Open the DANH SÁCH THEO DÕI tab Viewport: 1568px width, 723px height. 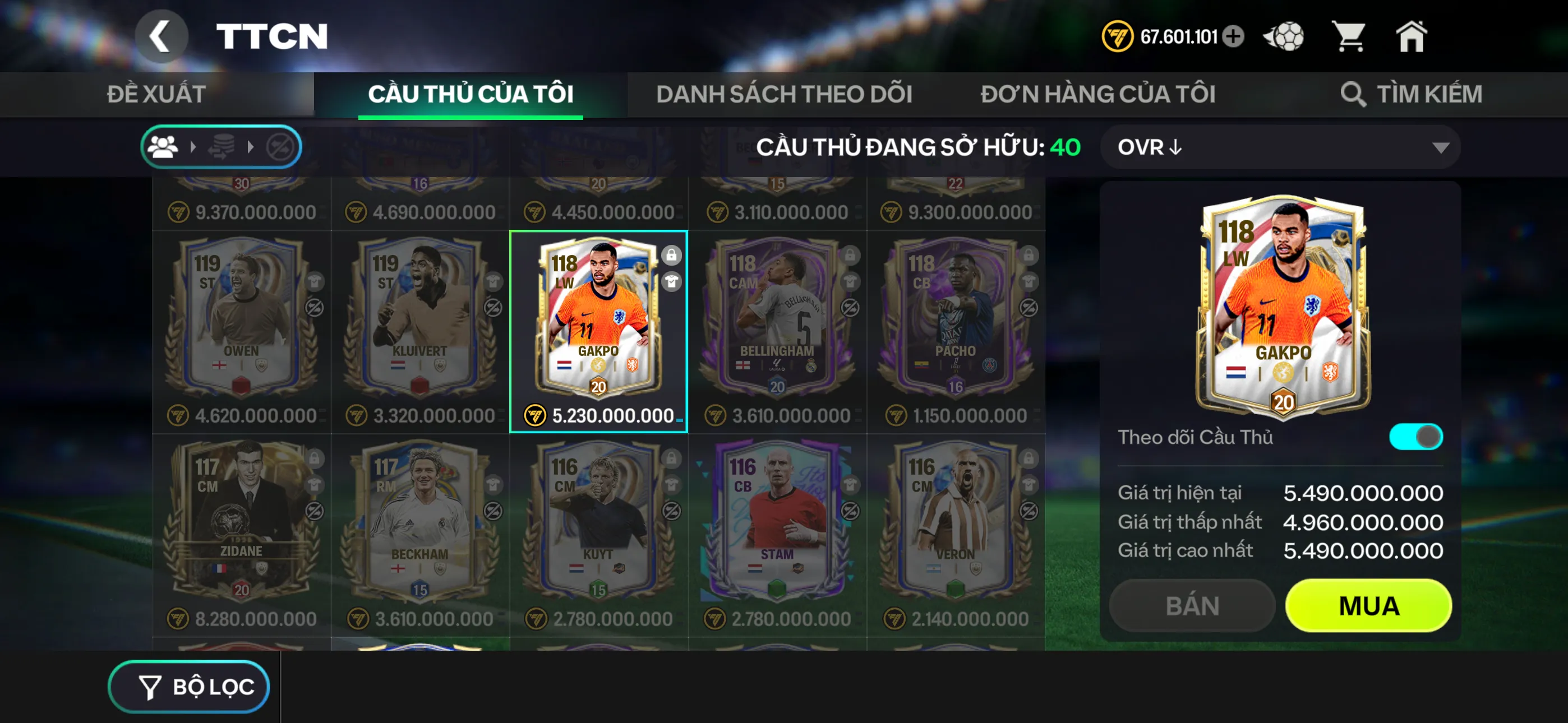[x=784, y=94]
